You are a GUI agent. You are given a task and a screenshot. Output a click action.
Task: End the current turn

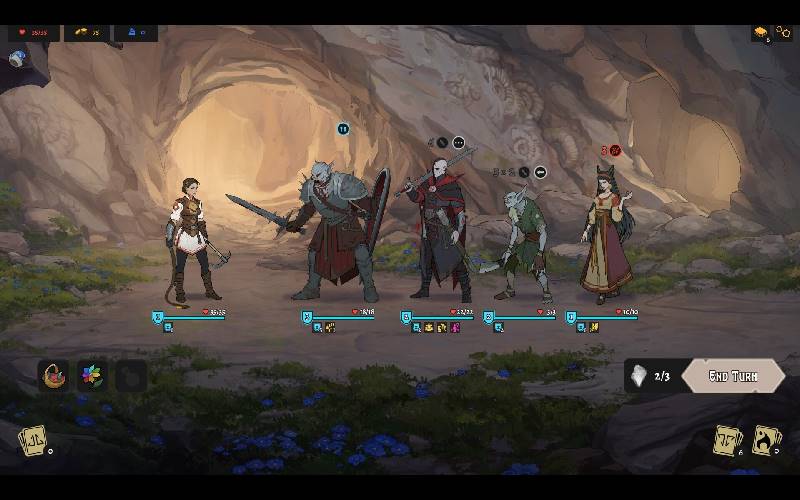coord(733,376)
